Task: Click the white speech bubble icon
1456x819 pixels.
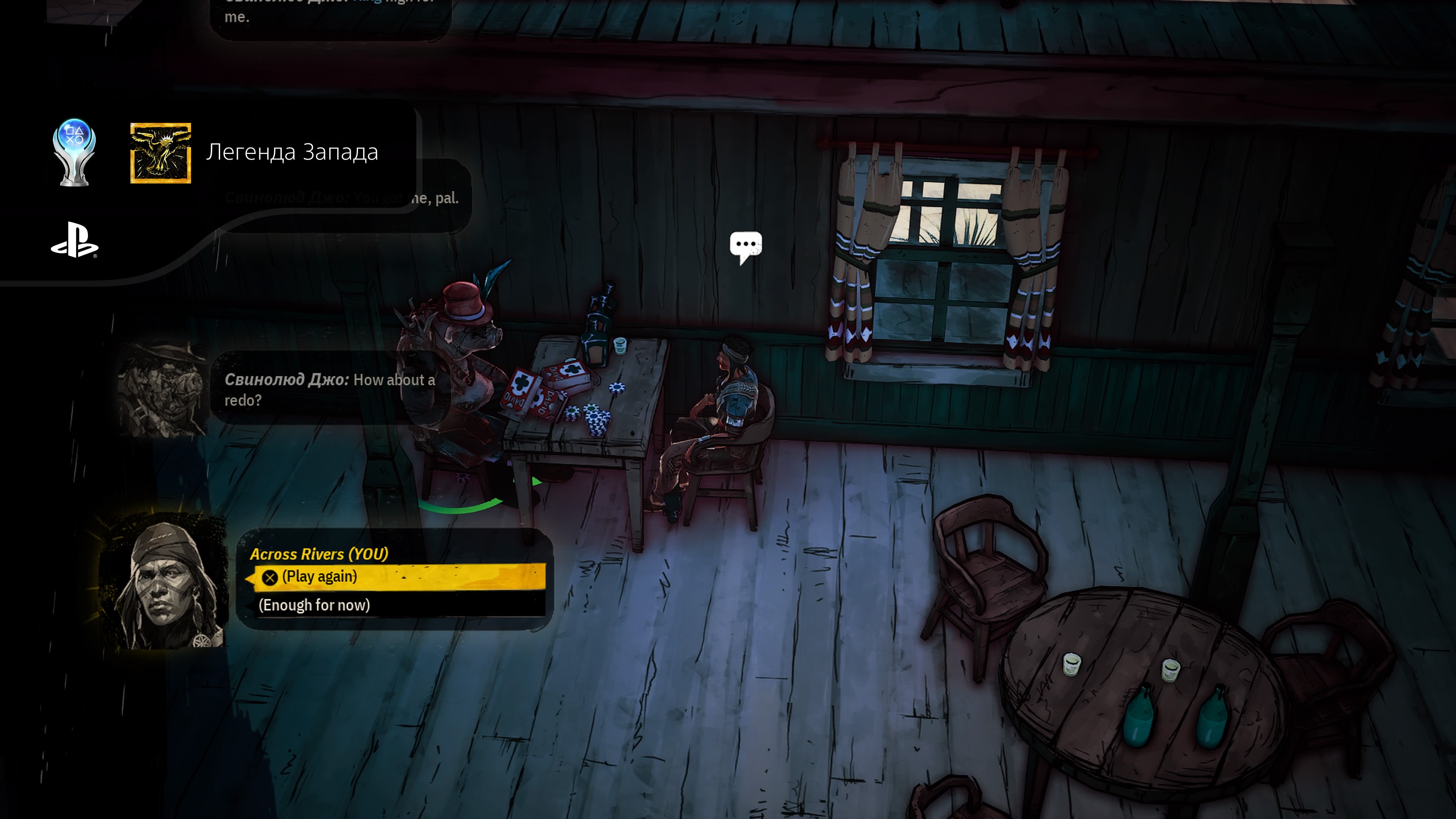Action: [x=745, y=246]
